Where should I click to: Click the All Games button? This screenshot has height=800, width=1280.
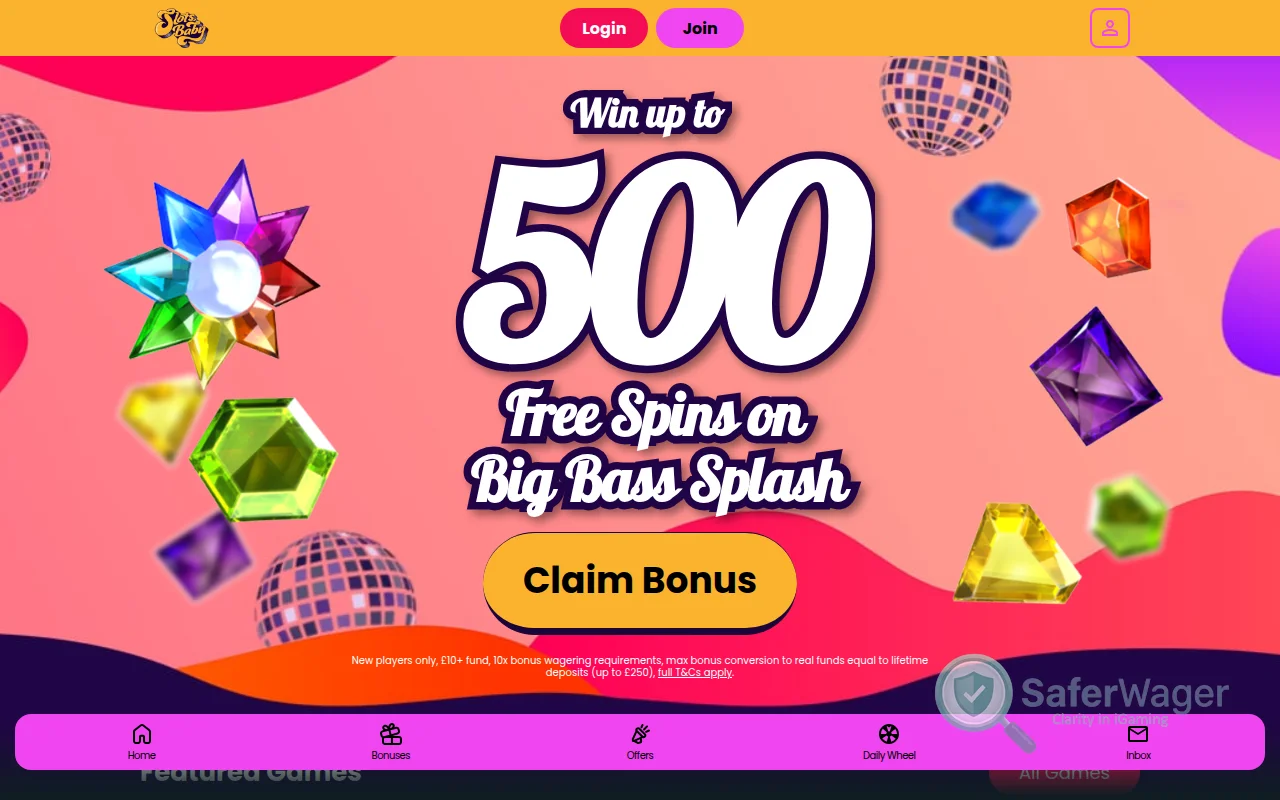(1064, 772)
